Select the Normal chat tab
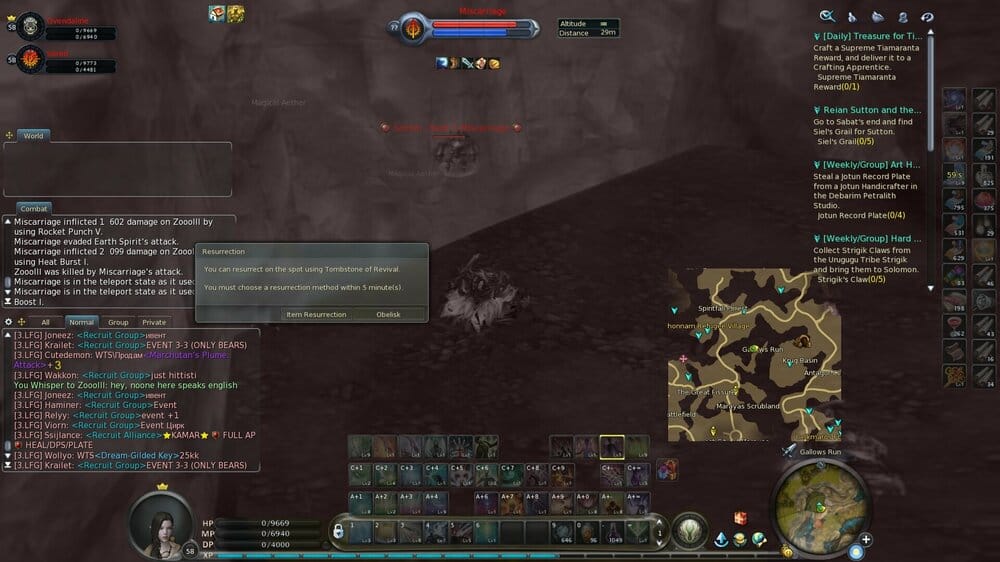Image resolution: width=1000 pixels, height=562 pixels. [x=81, y=322]
